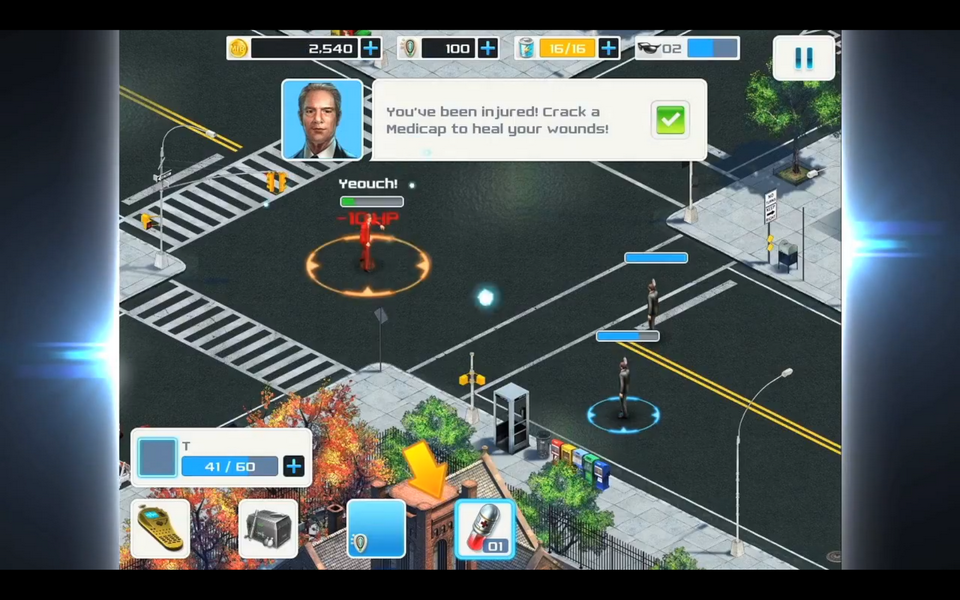Open the yellow phone gadget
Viewport: 960px width, 600px height.
click(x=160, y=528)
